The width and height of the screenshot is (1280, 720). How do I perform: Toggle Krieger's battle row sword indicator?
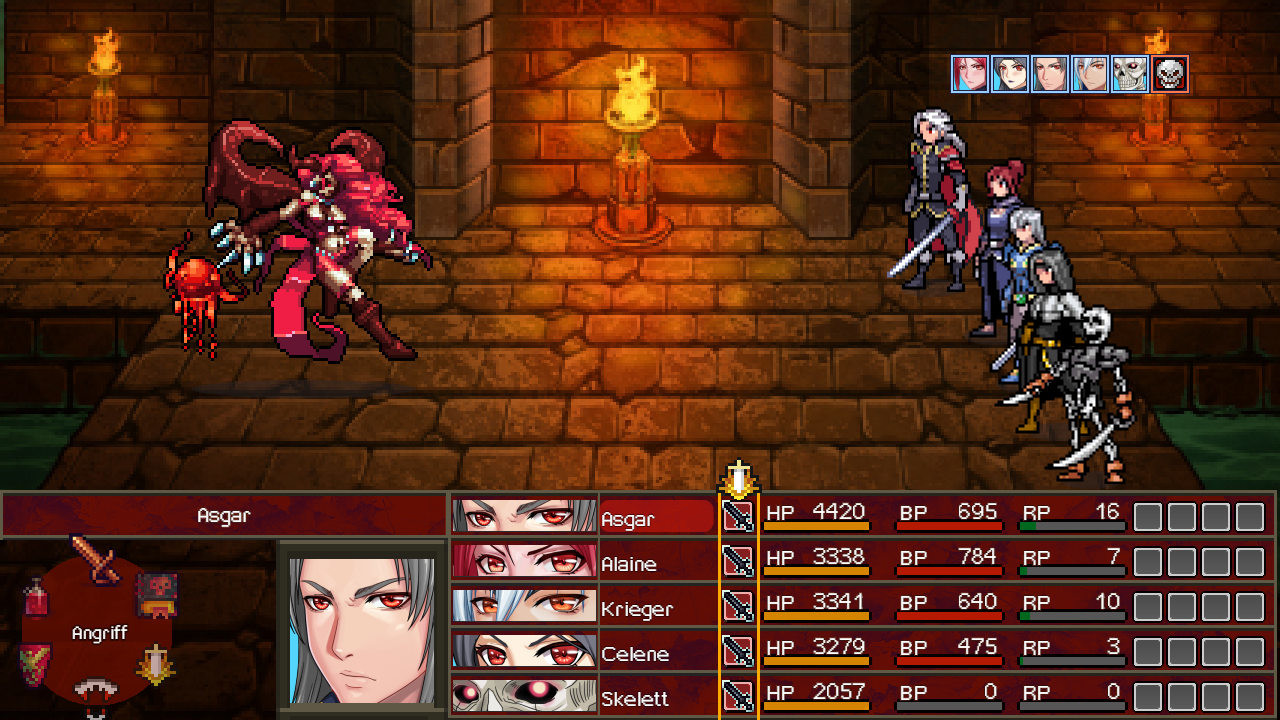[739, 607]
